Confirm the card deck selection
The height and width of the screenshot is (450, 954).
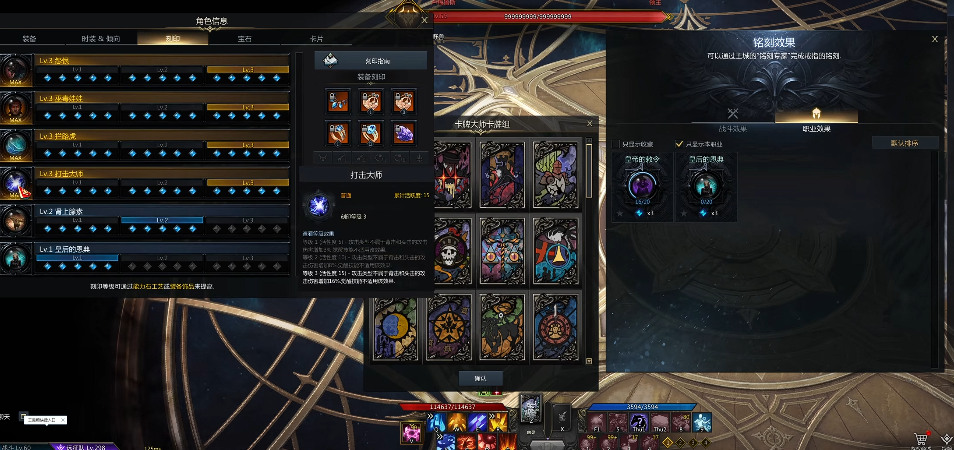480,378
